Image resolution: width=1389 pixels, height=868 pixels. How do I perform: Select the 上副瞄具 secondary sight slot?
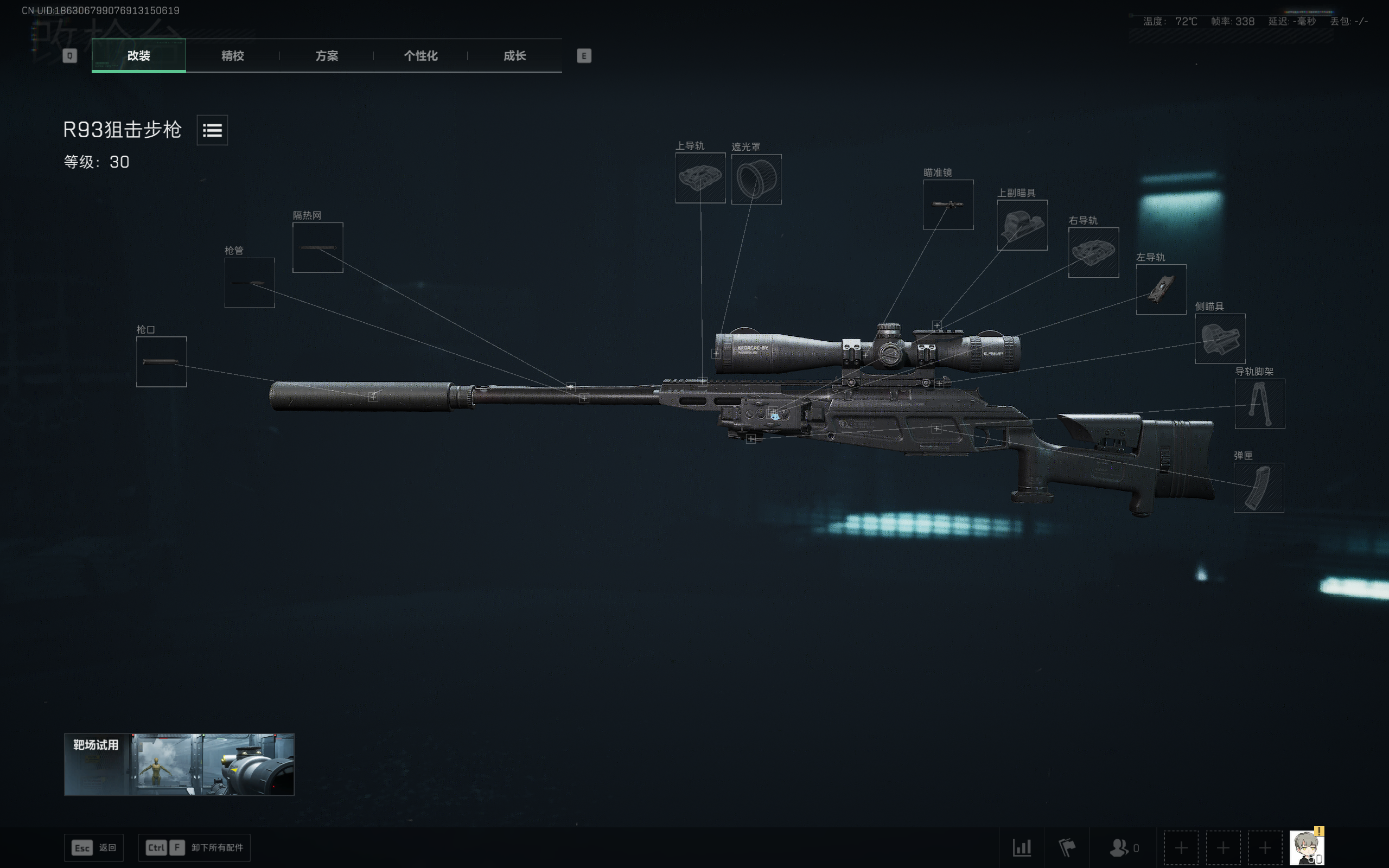click(x=1022, y=225)
